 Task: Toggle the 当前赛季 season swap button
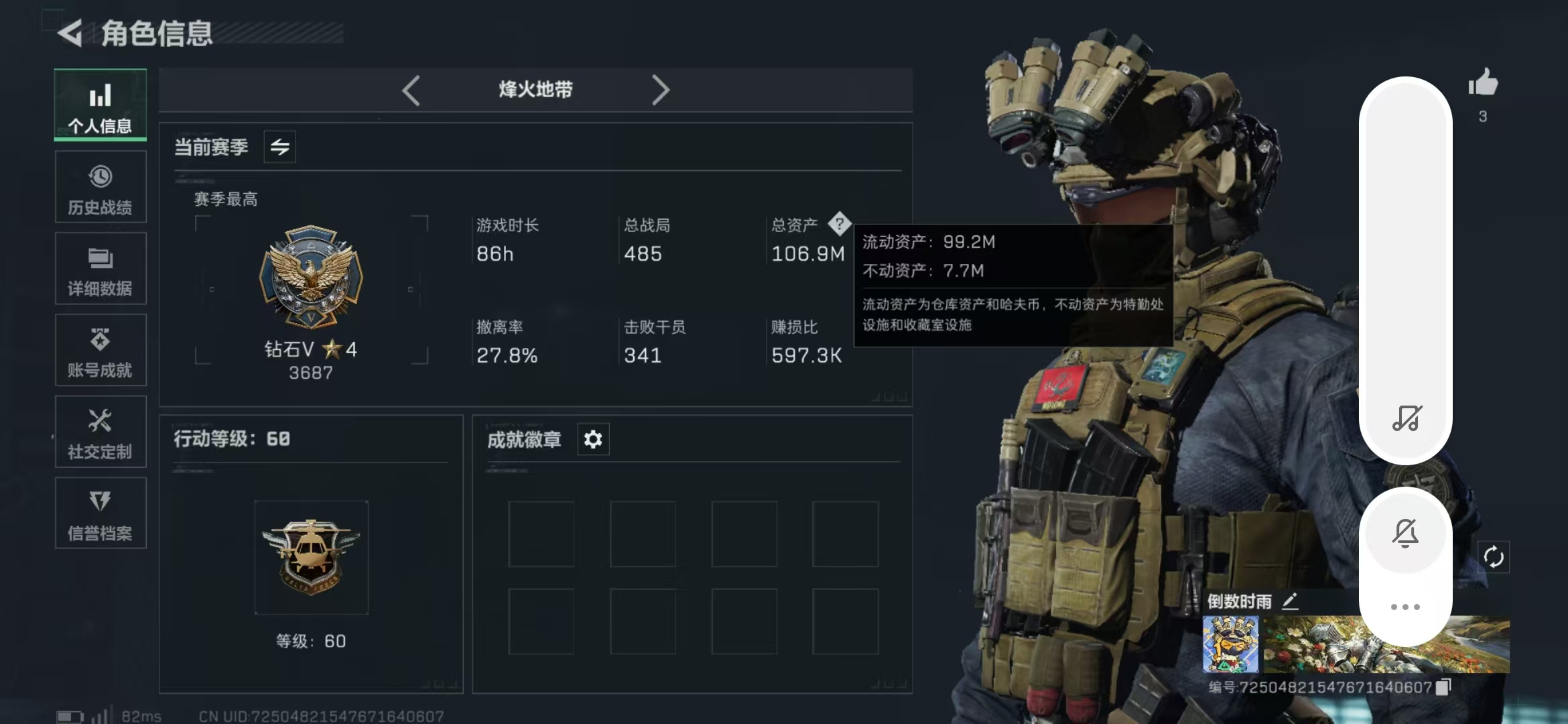[280, 147]
